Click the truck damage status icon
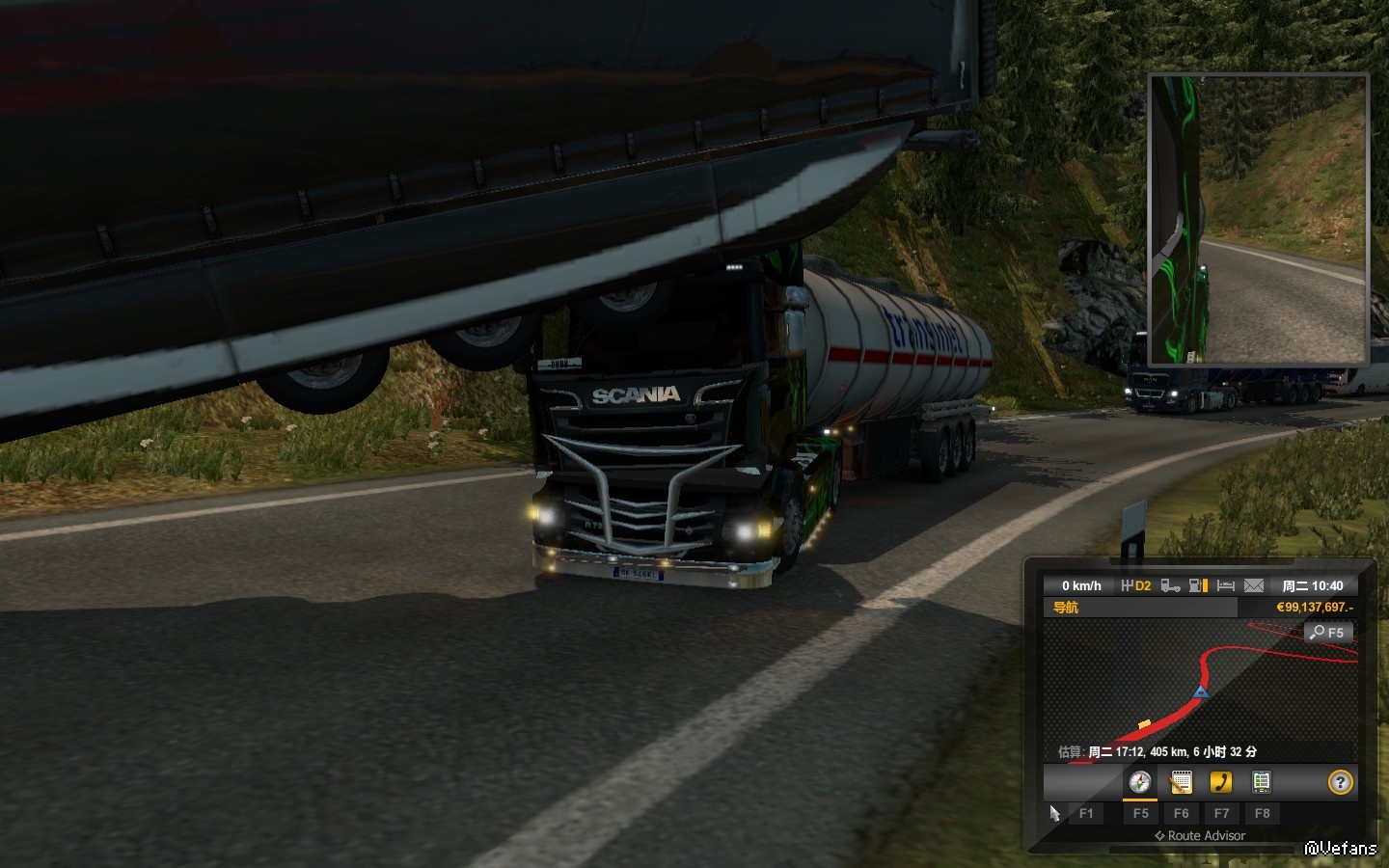 (x=1170, y=585)
